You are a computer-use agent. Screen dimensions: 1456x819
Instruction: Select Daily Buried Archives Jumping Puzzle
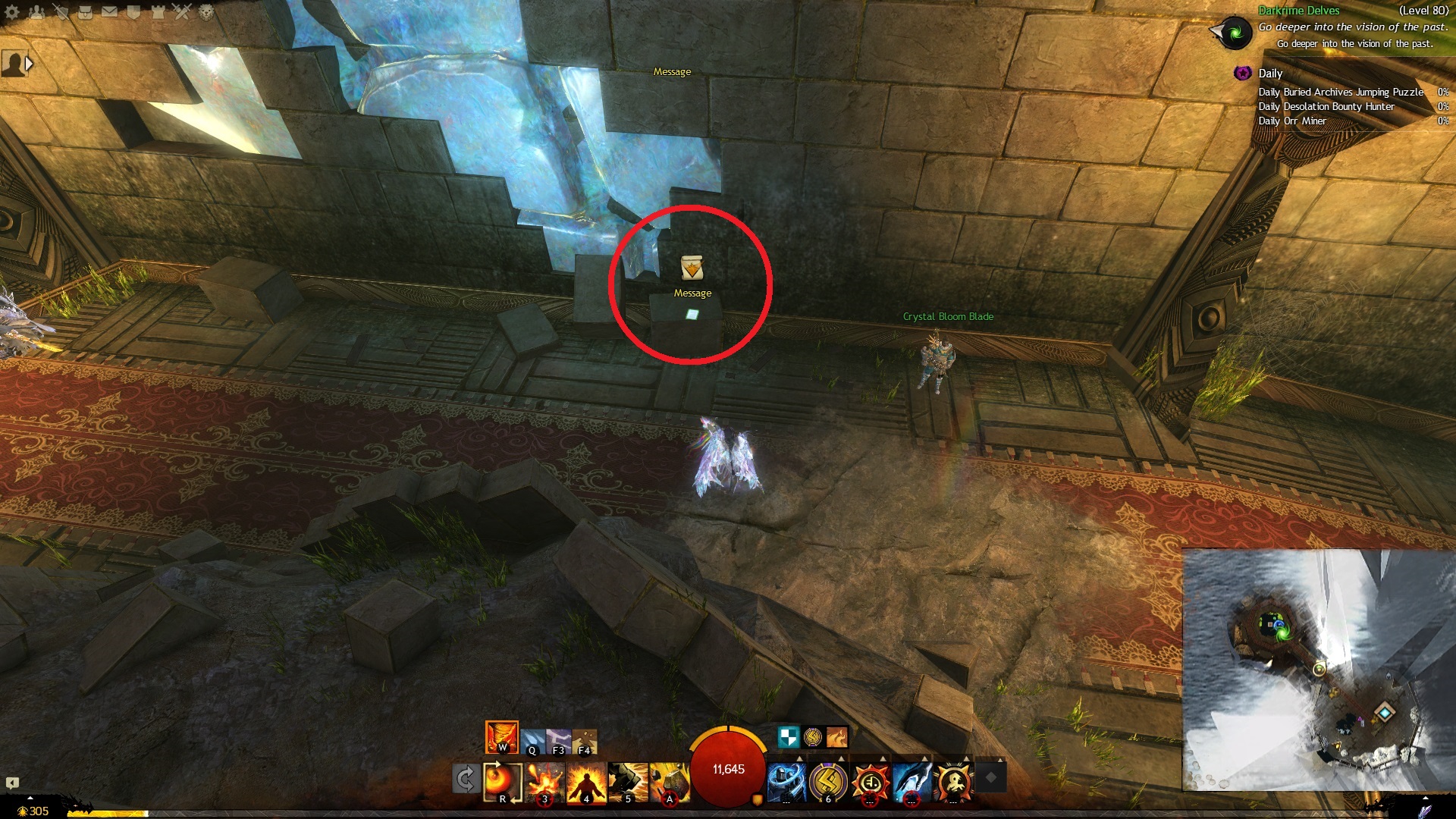coord(1341,92)
